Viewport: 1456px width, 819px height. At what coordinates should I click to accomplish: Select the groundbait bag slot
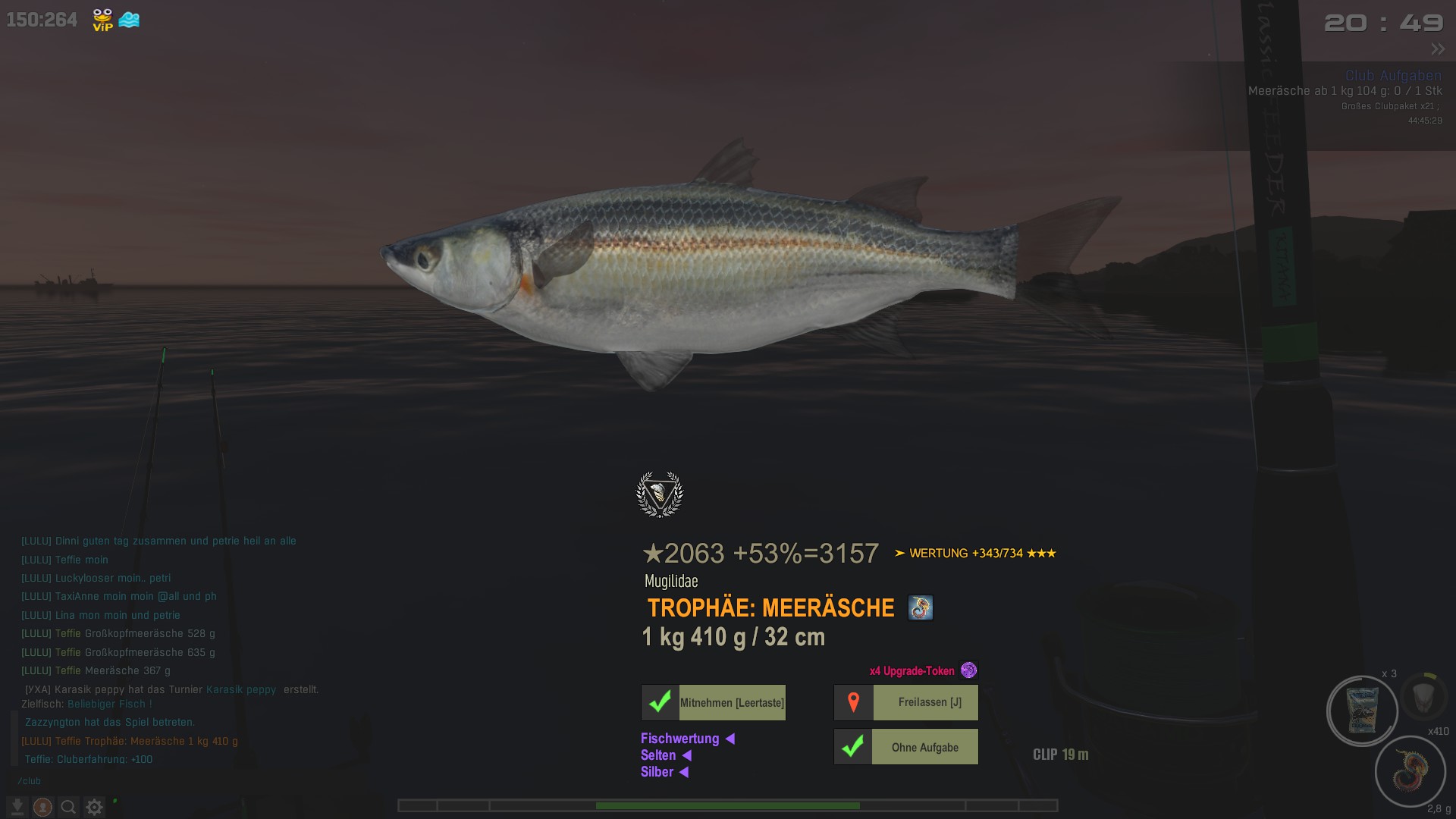click(1362, 711)
